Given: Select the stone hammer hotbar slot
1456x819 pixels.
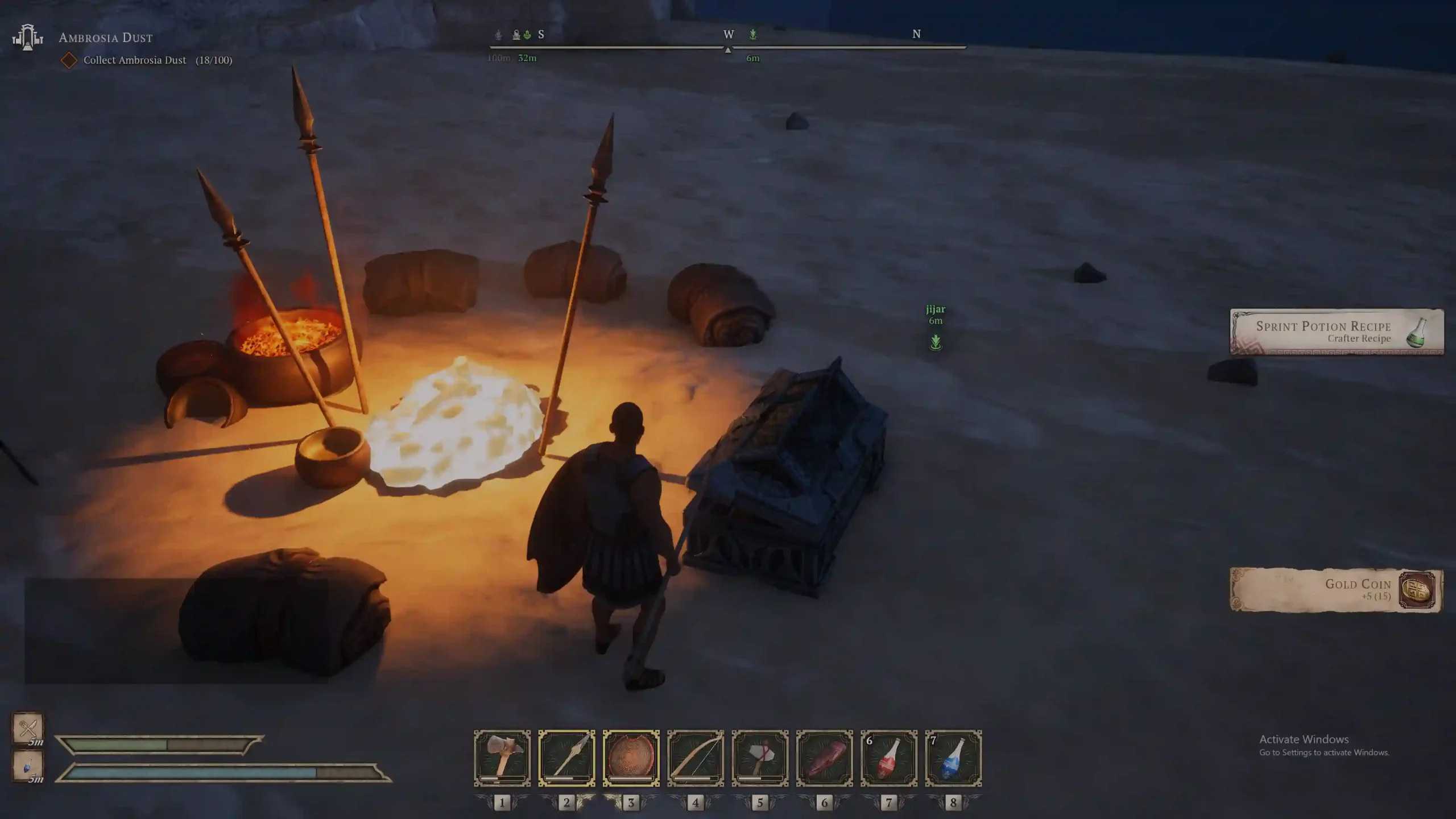Looking at the screenshot, I should point(502,758).
